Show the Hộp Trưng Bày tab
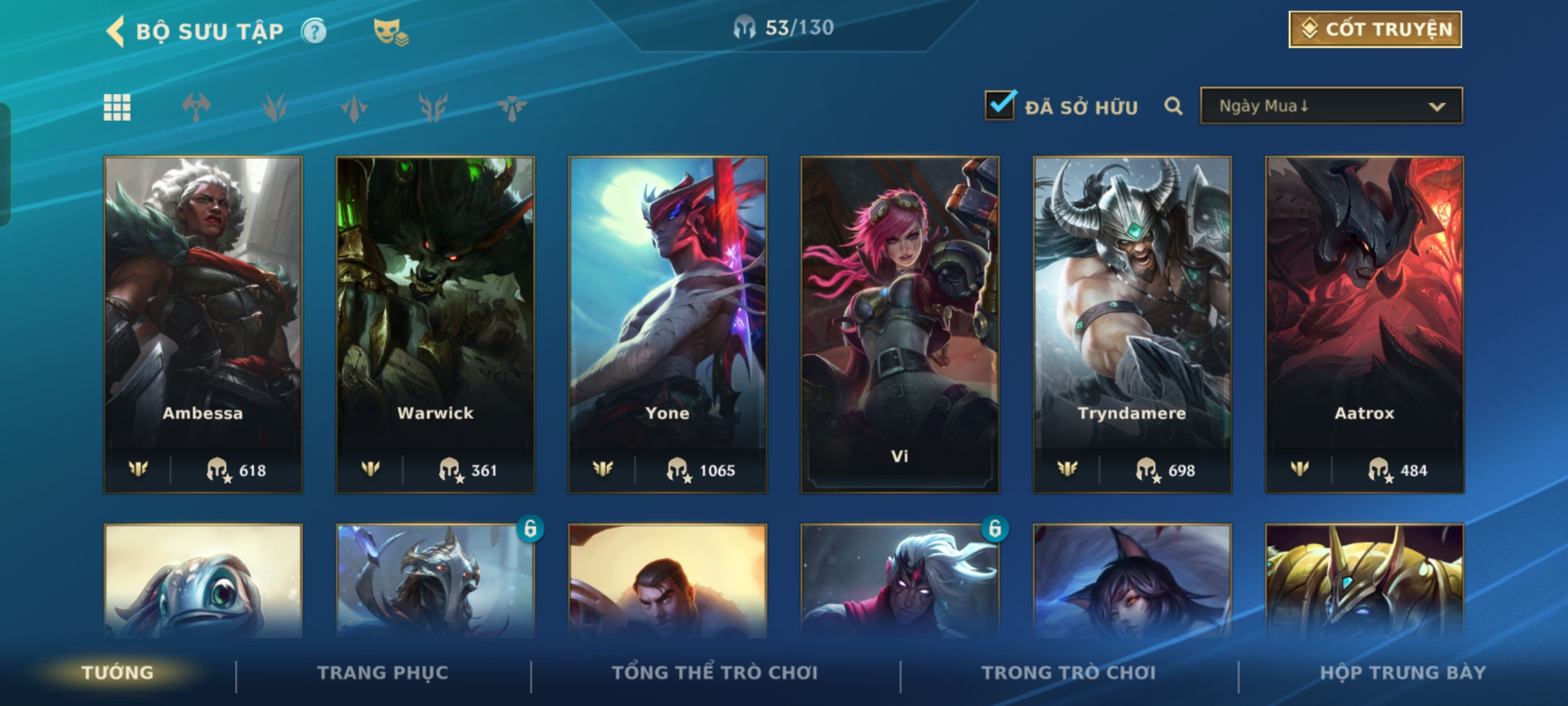The height and width of the screenshot is (706, 1568). [1403, 673]
